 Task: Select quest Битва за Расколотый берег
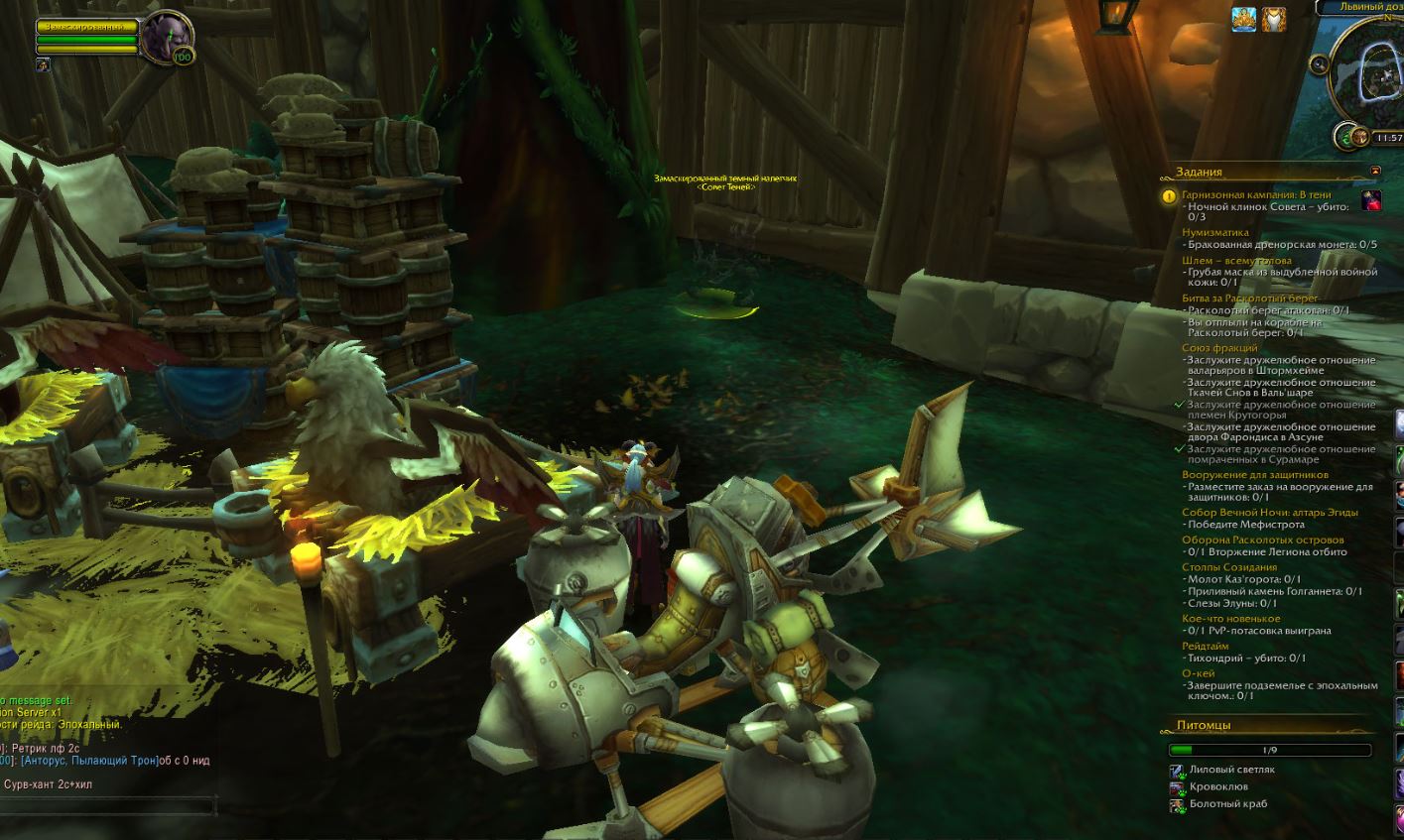[1250, 298]
